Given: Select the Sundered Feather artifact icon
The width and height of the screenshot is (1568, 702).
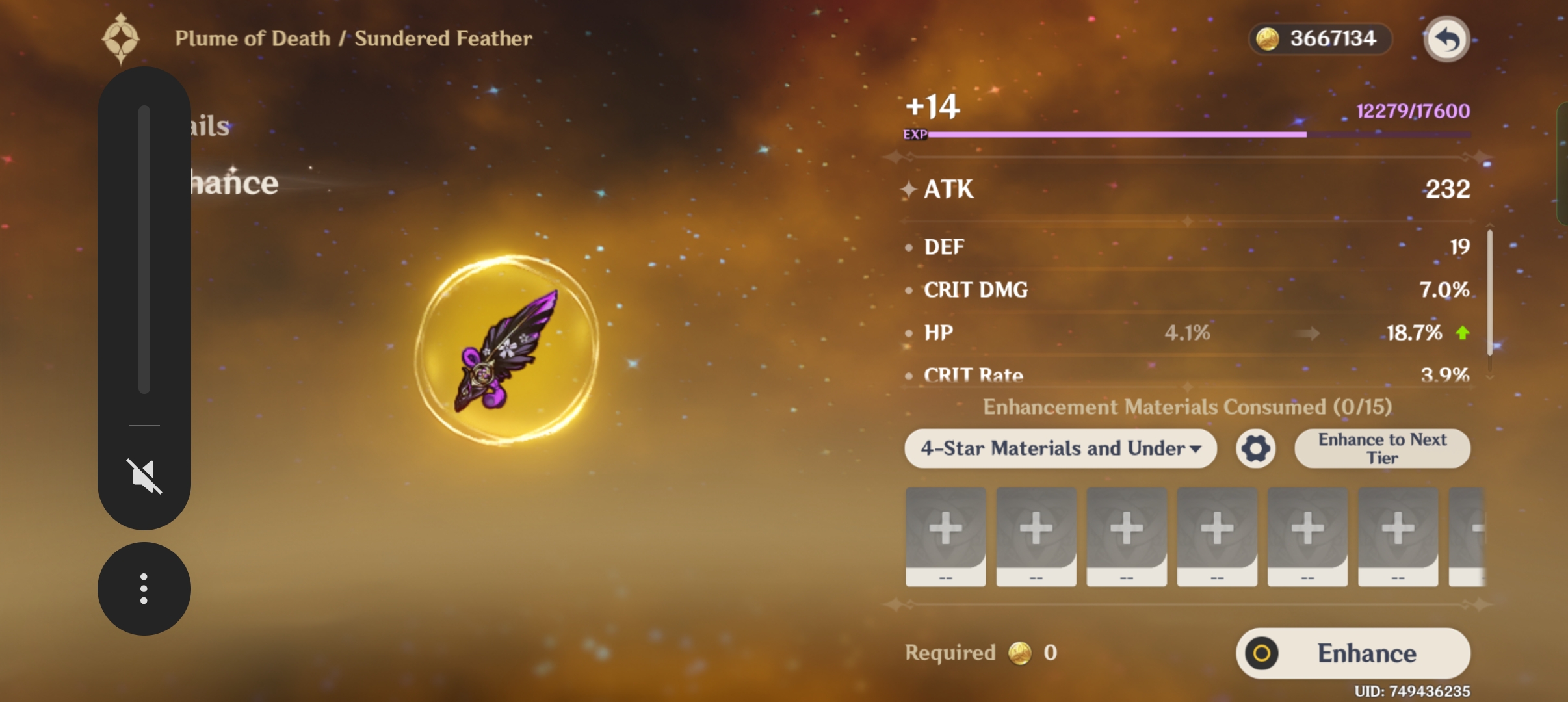Looking at the screenshot, I should [507, 350].
